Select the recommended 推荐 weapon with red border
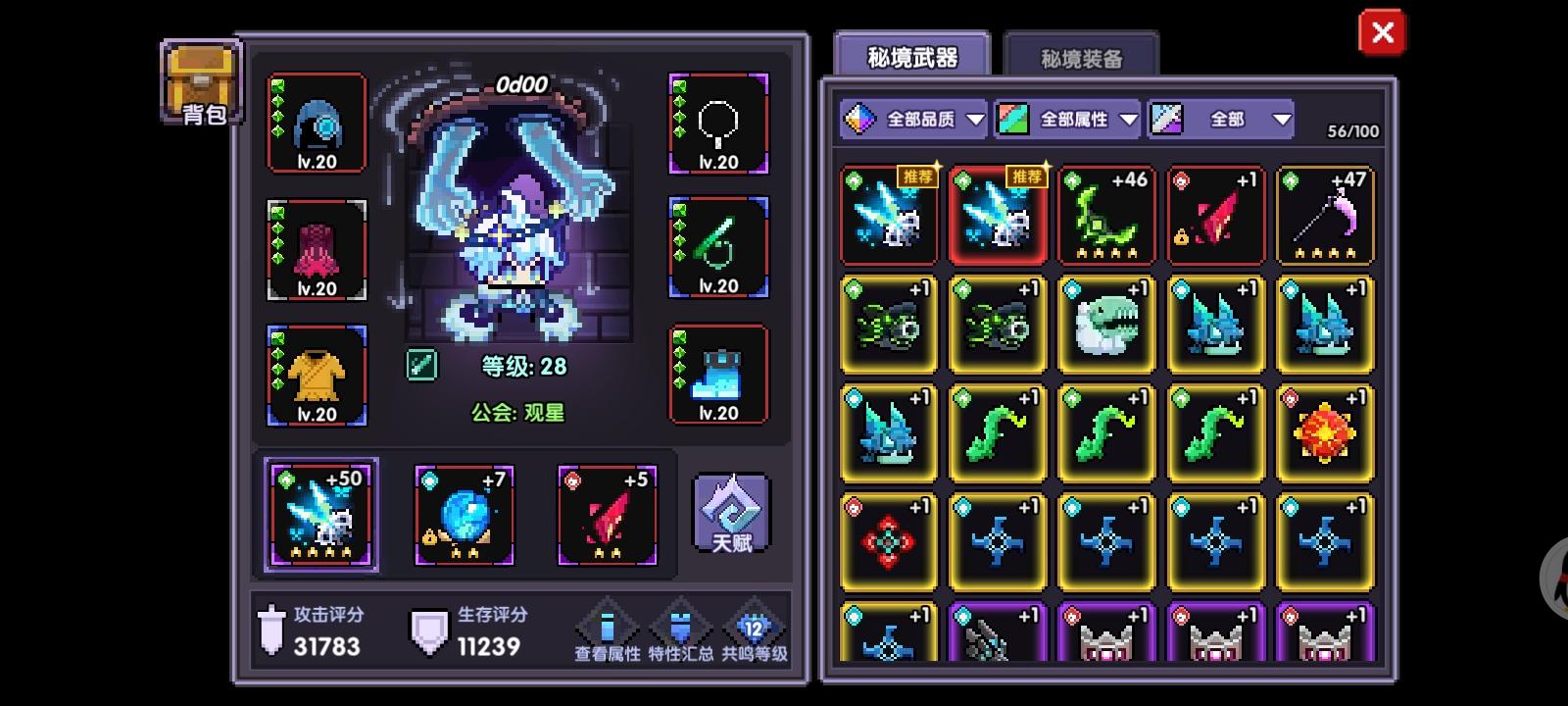This screenshot has height=706, width=1568. 997,216
